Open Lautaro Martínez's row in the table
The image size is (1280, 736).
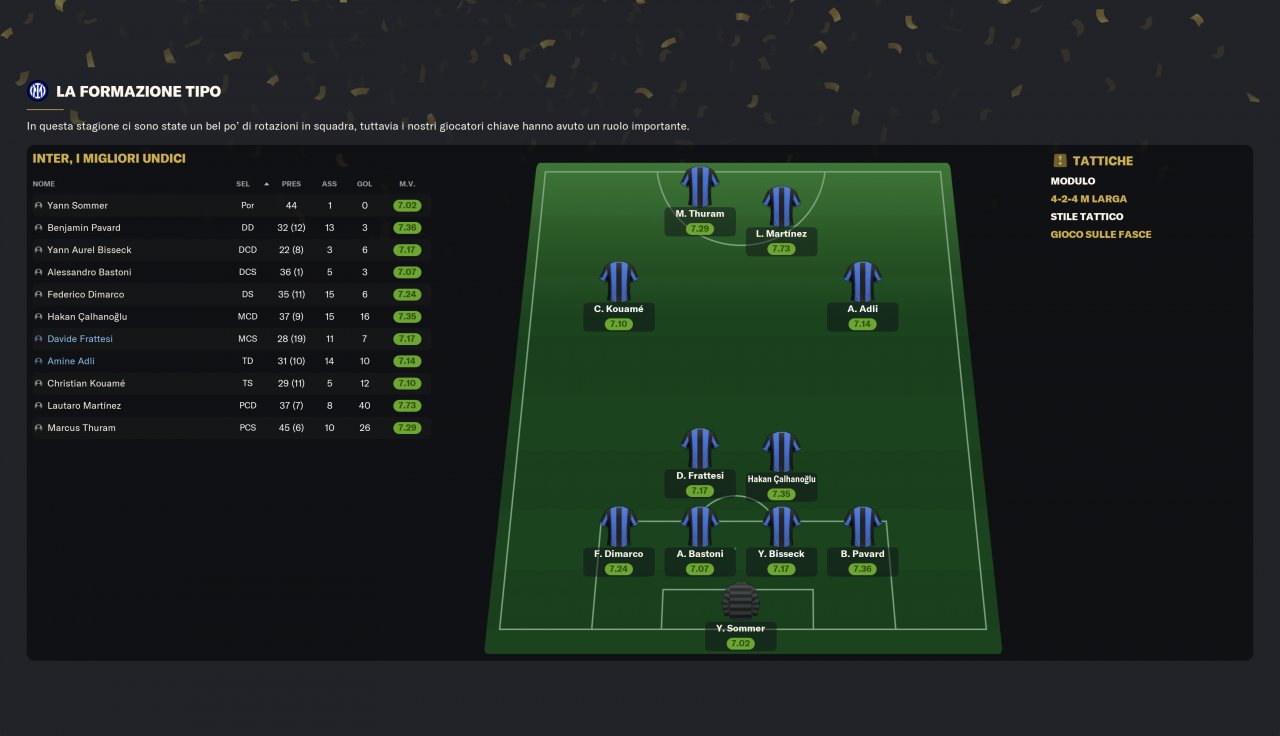(x=84, y=406)
